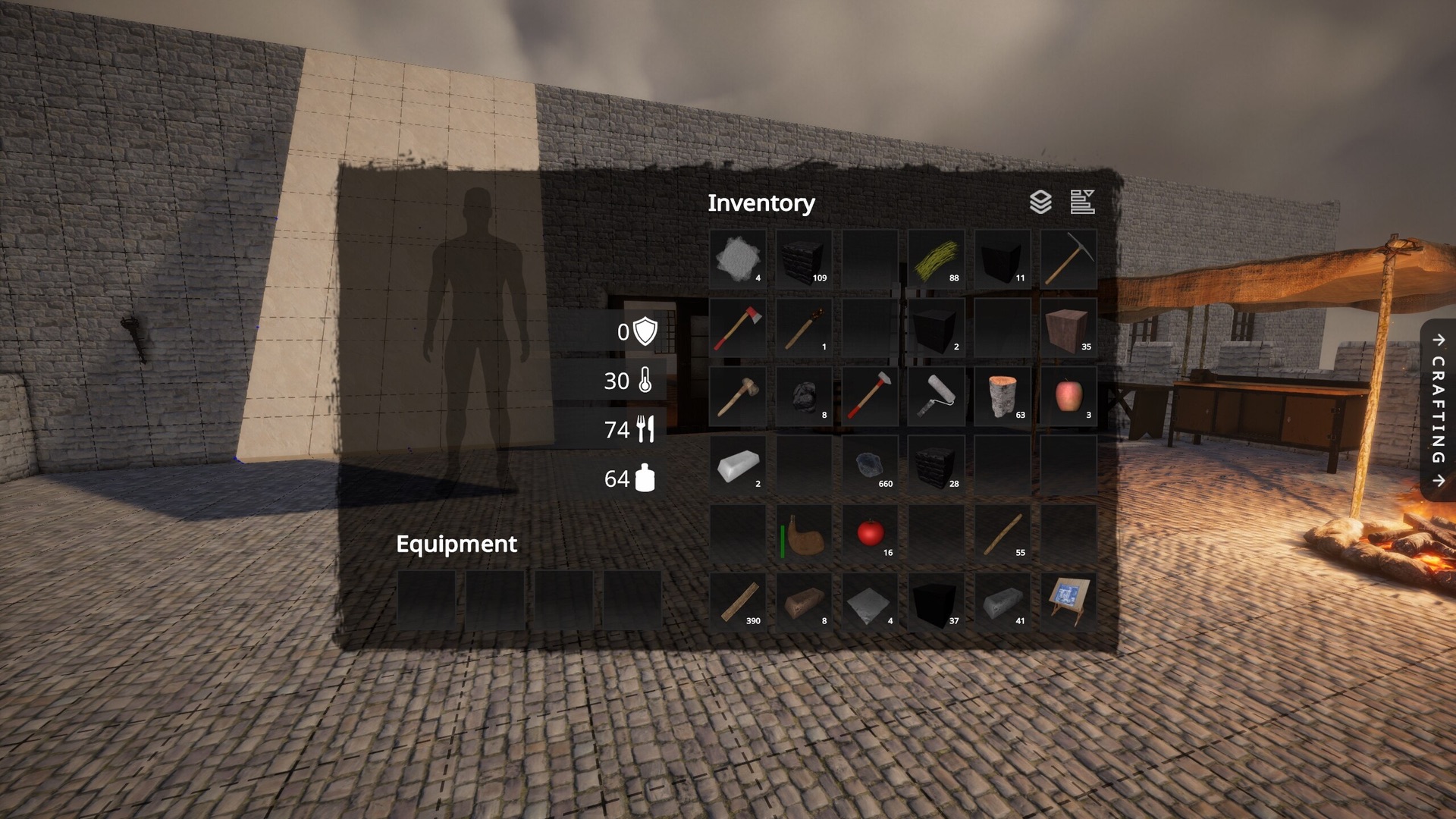Select the leather waterskin item
Viewport: 1456px width, 819px height.
coord(804,533)
